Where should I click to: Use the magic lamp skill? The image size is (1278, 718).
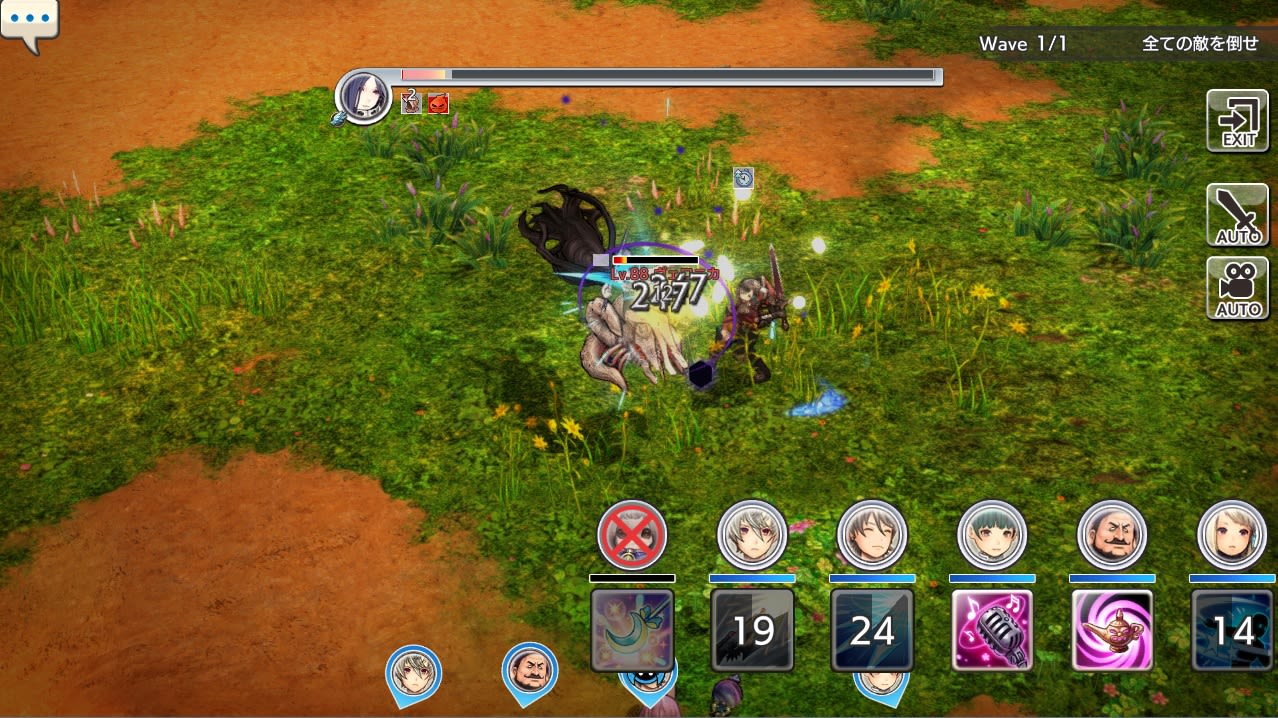point(1112,630)
